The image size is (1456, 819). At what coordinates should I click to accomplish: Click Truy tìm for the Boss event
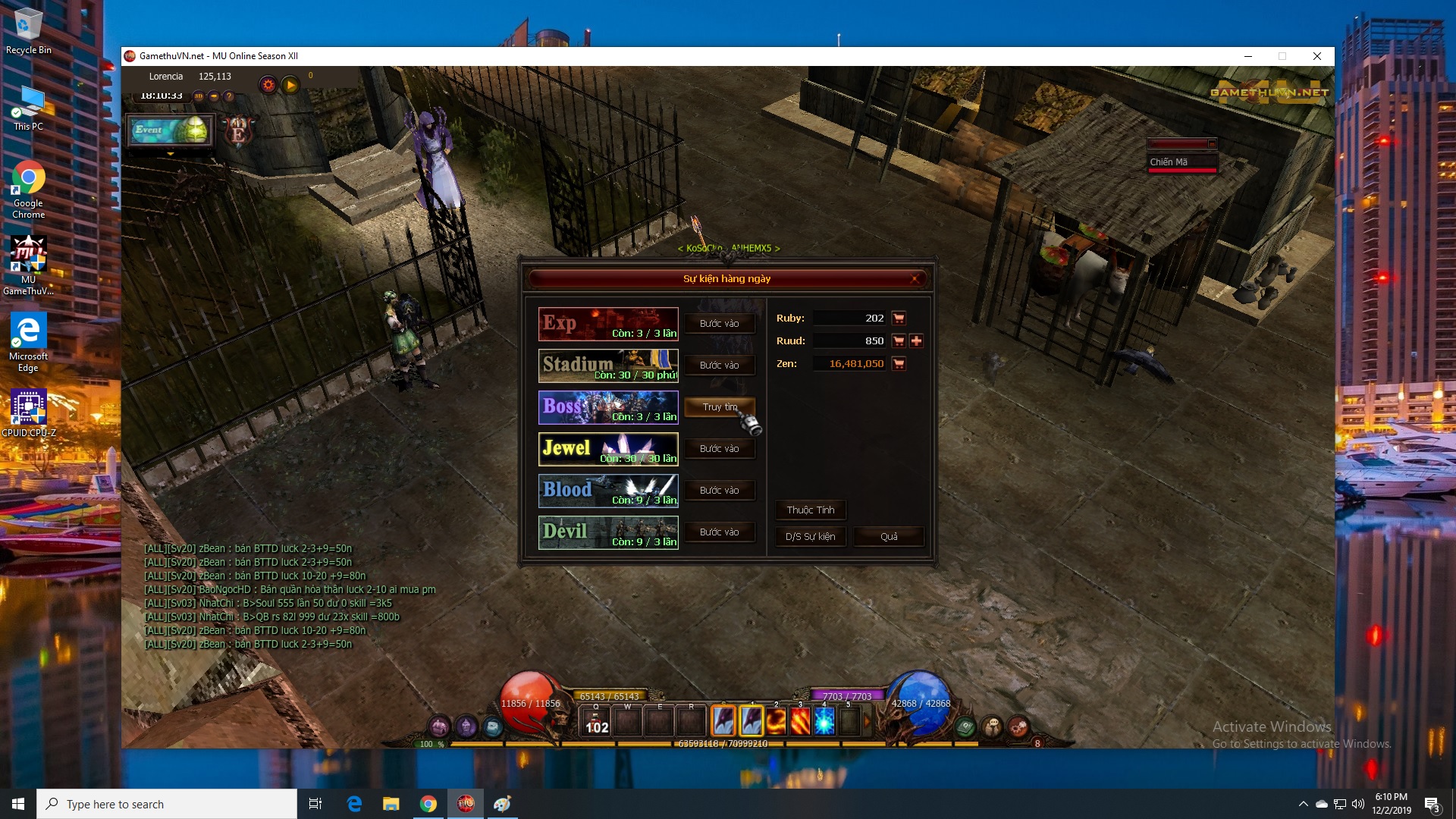click(719, 407)
